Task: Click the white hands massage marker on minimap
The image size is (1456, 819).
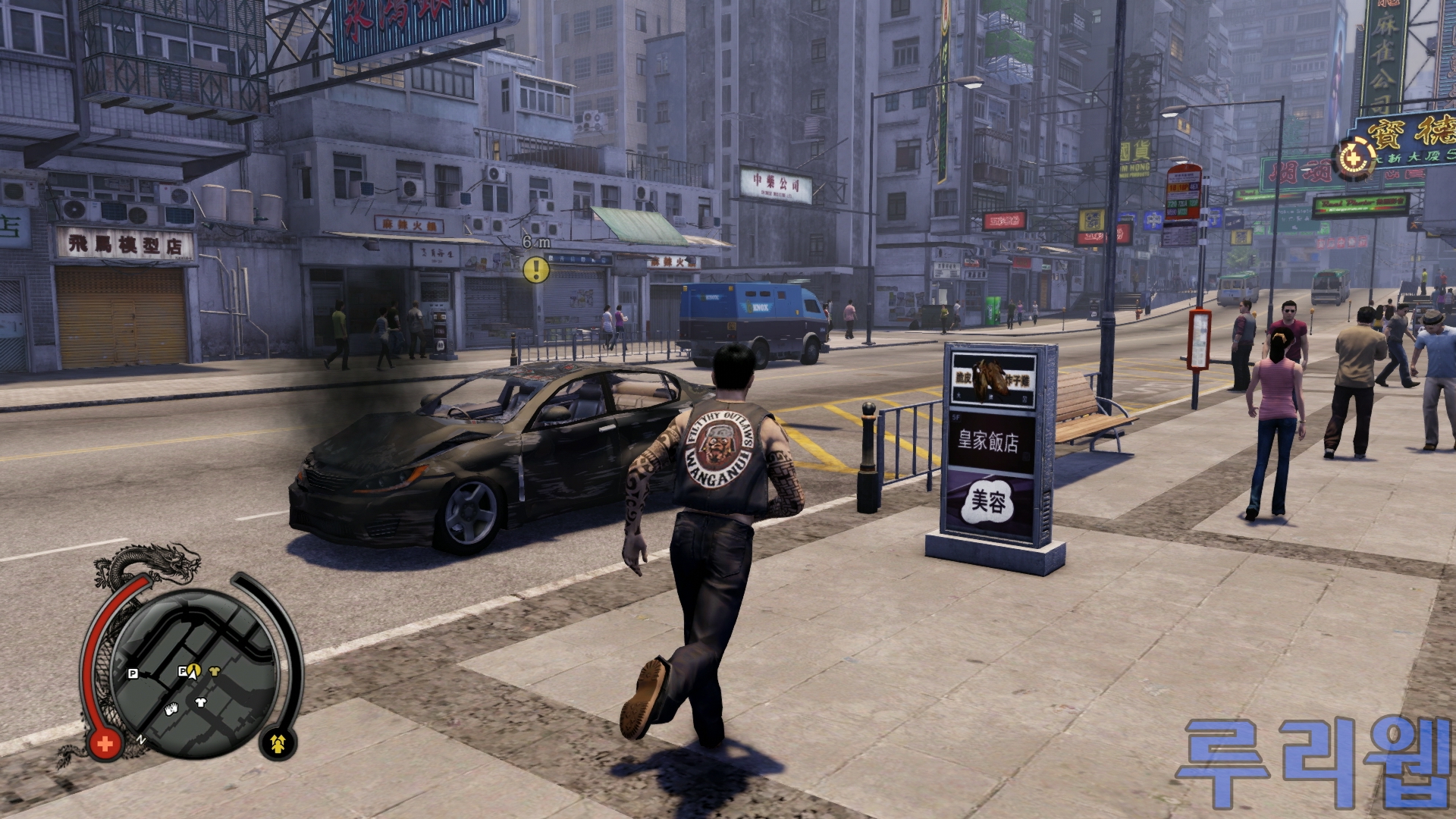Action: [x=171, y=710]
